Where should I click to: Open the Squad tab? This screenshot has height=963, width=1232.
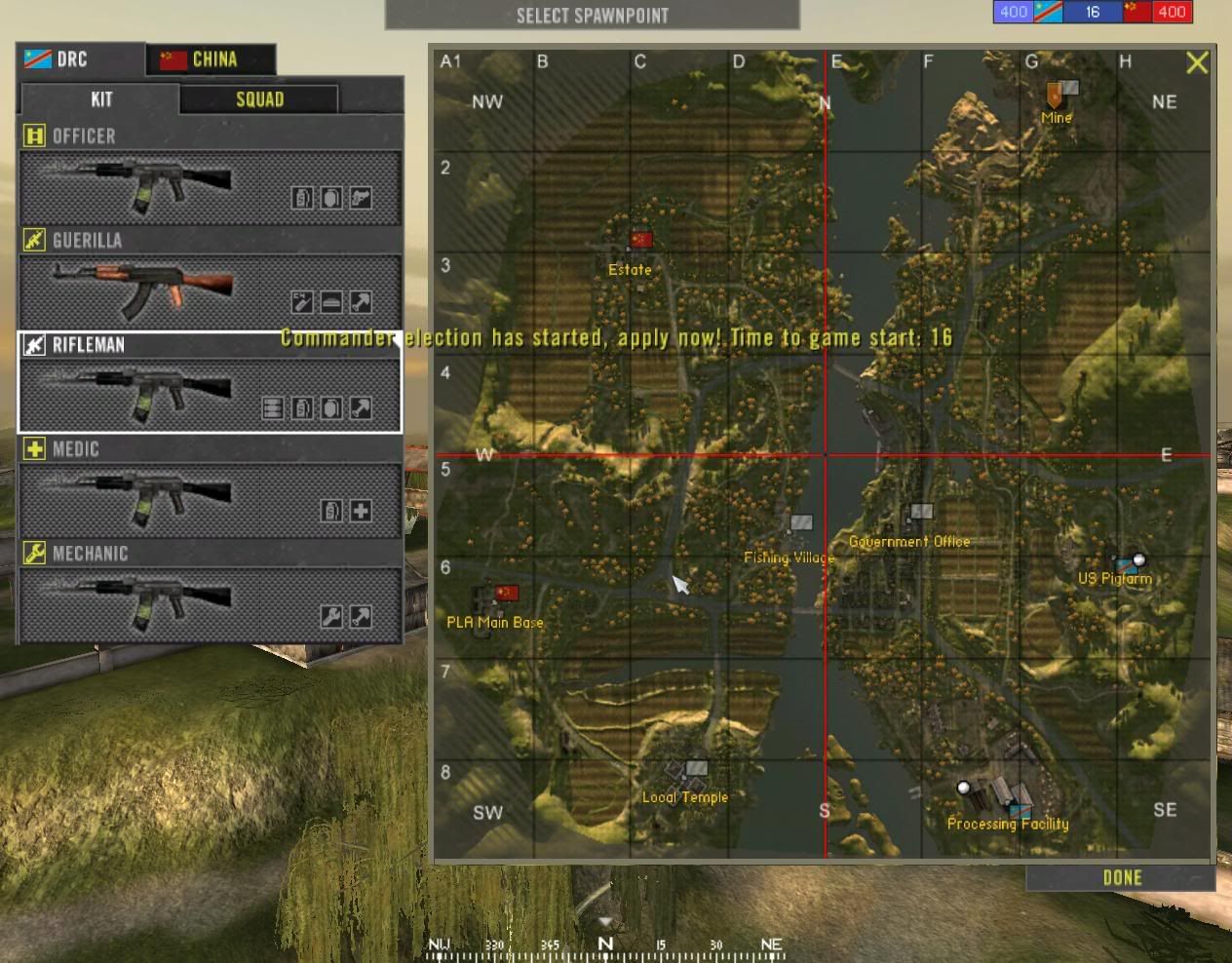259,99
